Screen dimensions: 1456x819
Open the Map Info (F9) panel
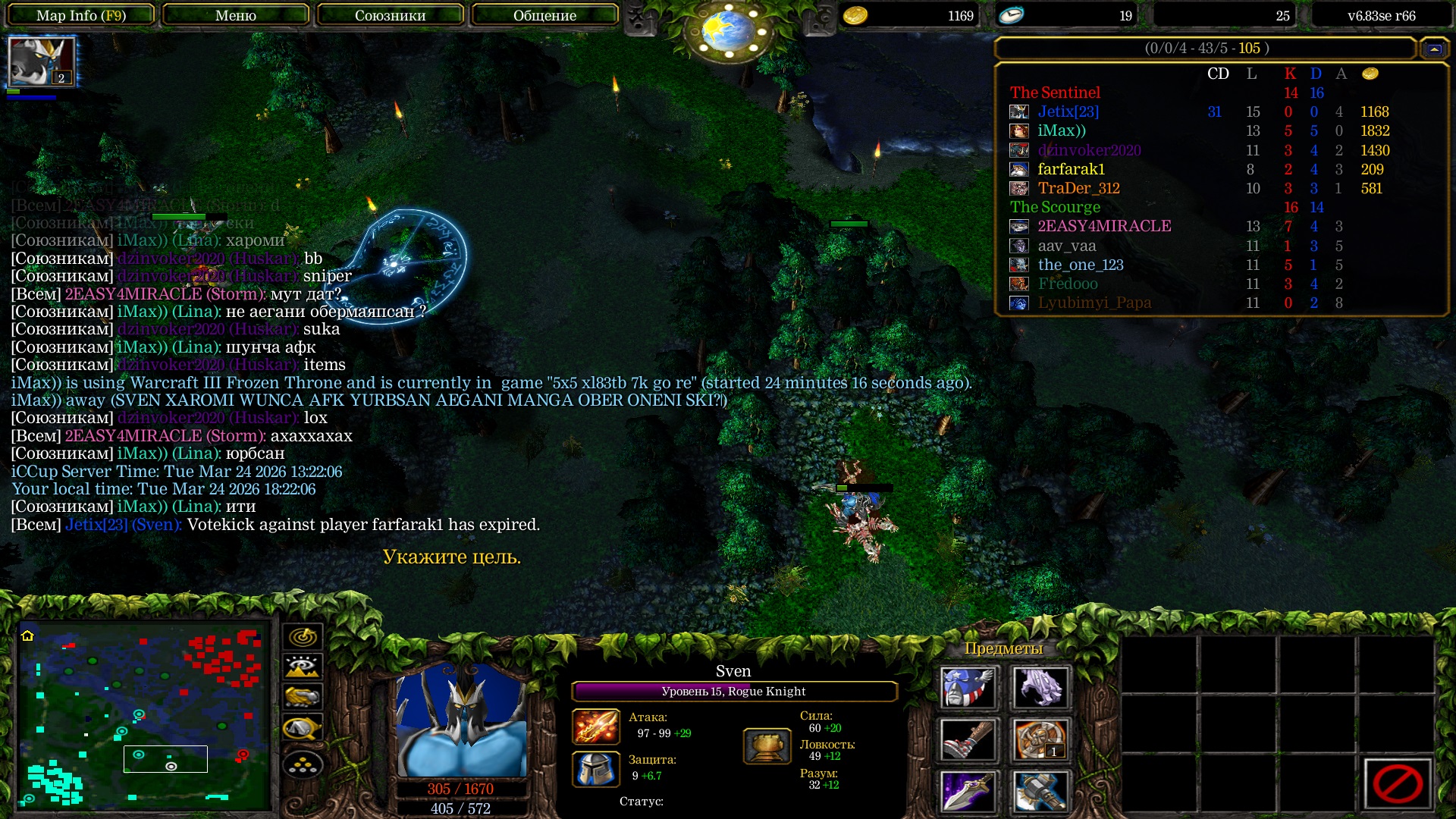pos(81,15)
